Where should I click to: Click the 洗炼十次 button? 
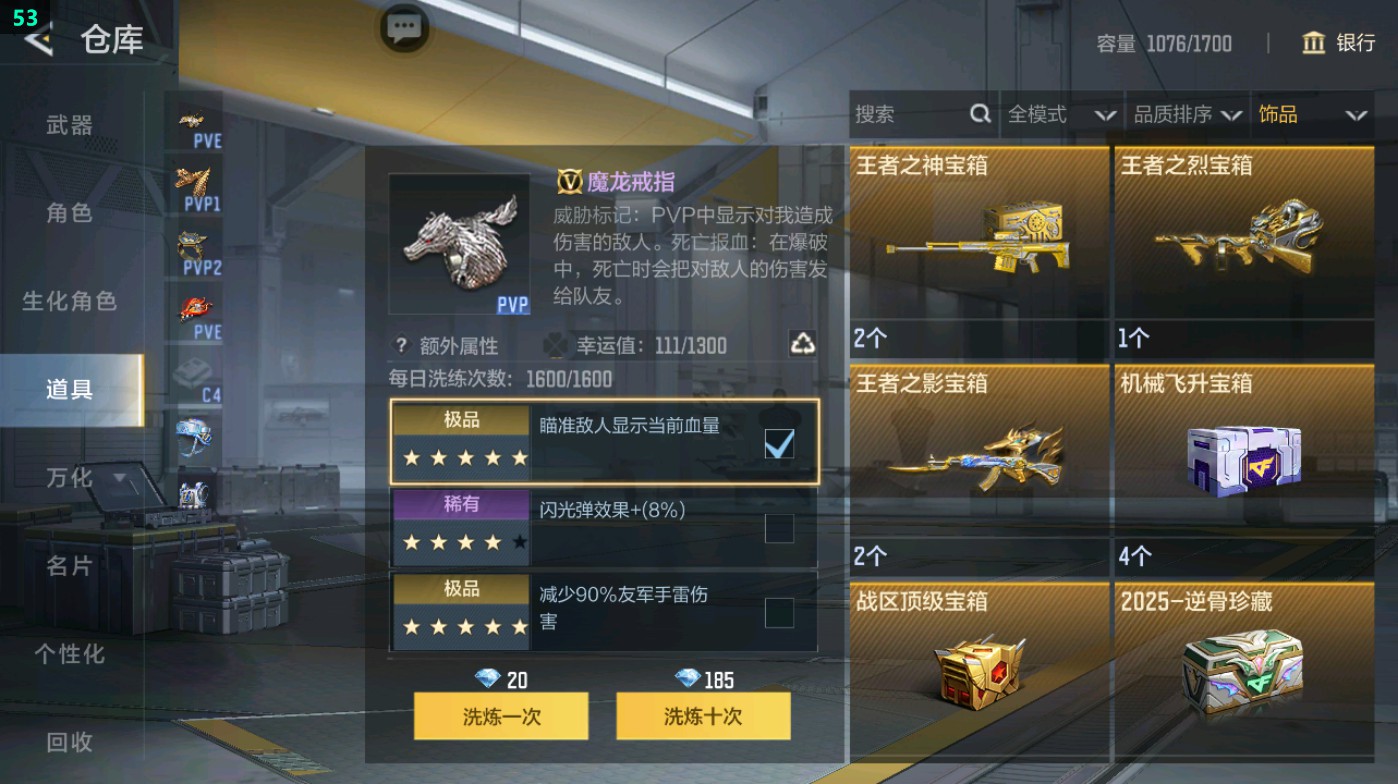tap(703, 716)
